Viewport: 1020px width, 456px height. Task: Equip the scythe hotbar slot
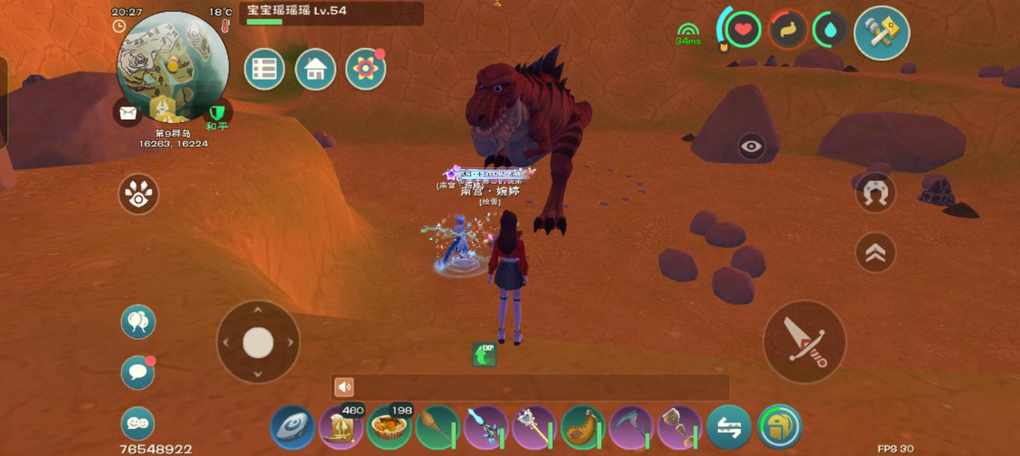(x=631, y=428)
